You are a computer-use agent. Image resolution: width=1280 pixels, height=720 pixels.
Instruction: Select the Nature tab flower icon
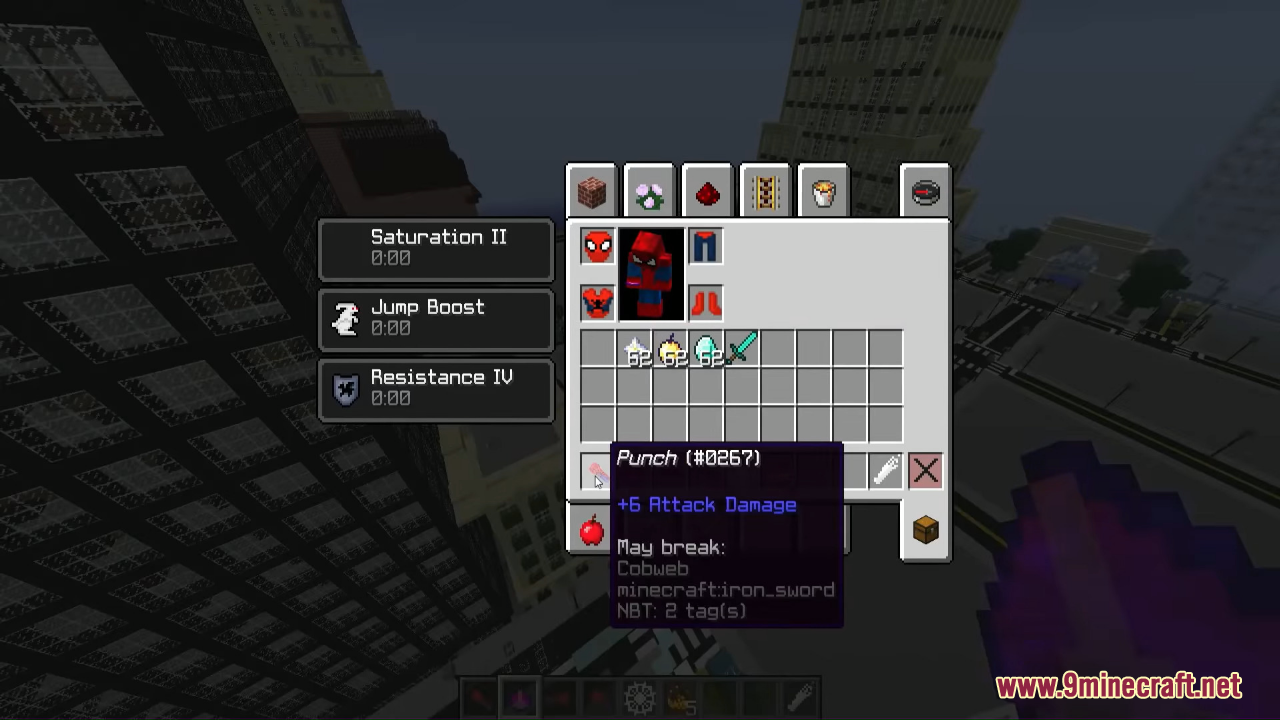(649, 192)
